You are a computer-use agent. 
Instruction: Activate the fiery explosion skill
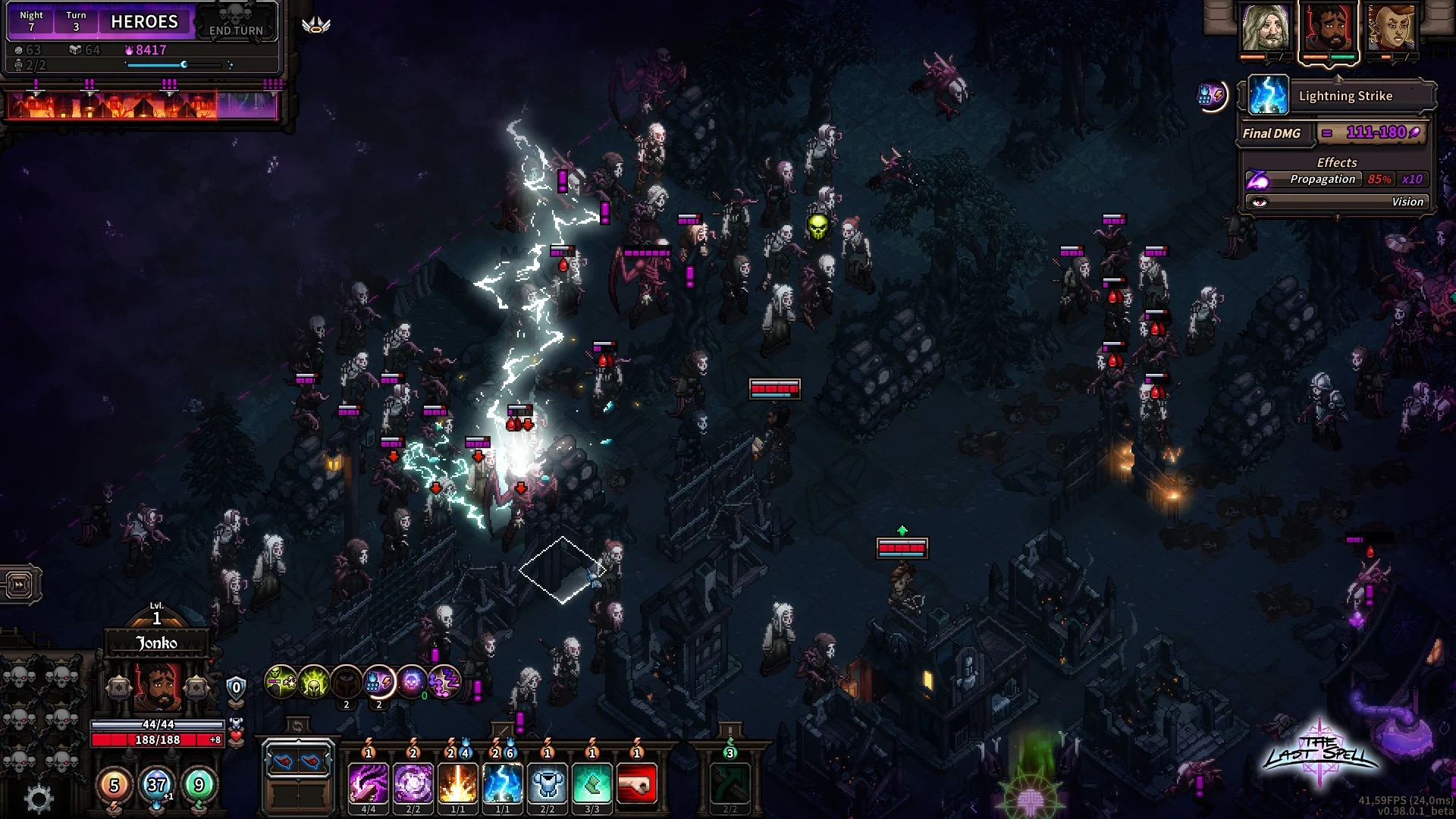[458, 784]
